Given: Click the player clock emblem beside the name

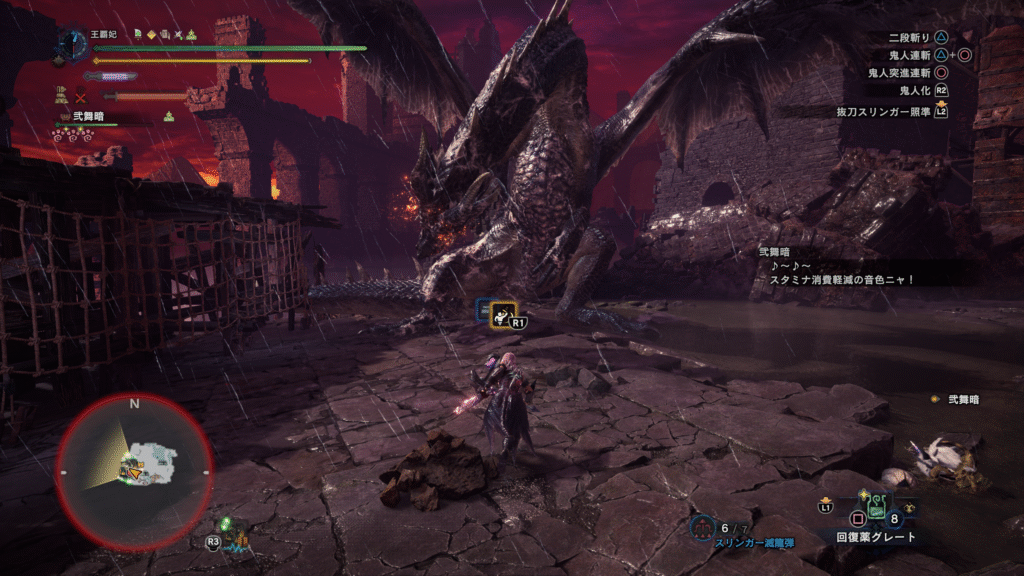Looking at the screenshot, I should [72, 42].
